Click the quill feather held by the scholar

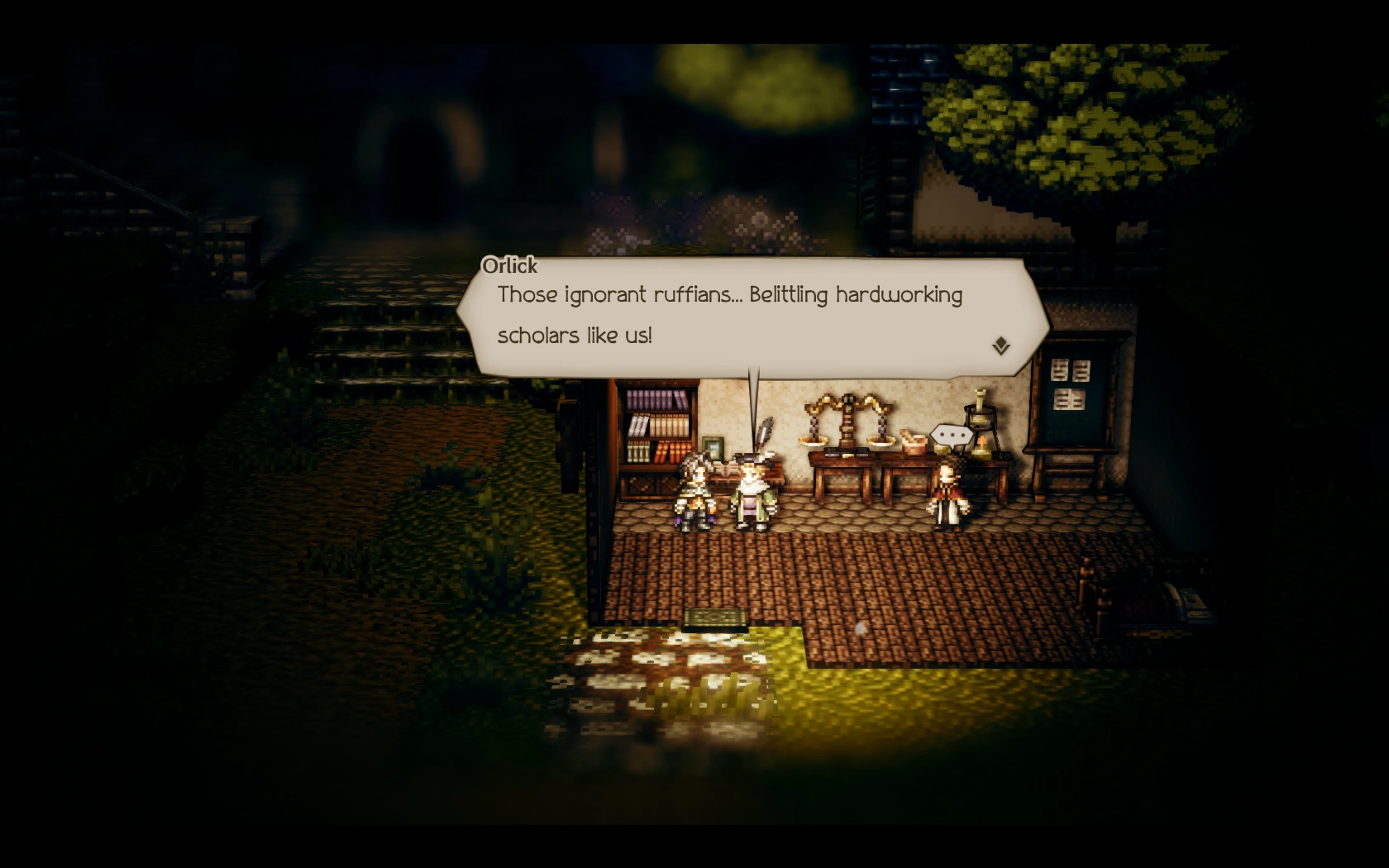[766, 430]
